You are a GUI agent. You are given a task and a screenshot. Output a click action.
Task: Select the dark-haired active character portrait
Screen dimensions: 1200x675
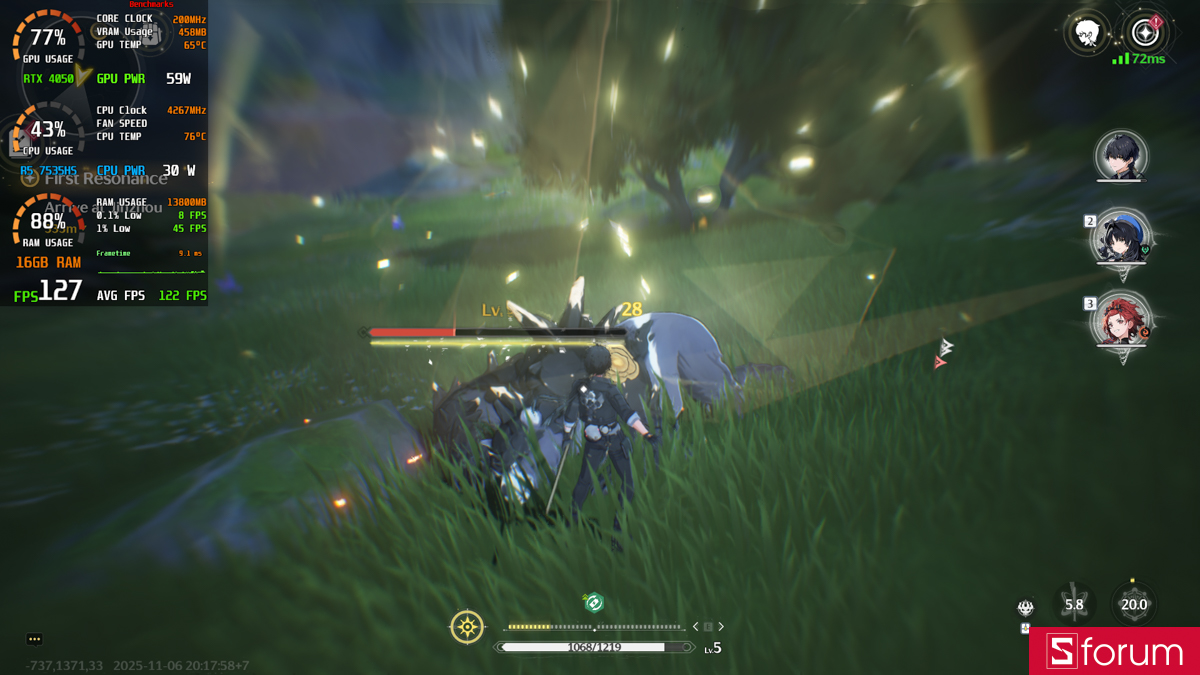coord(1120,156)
